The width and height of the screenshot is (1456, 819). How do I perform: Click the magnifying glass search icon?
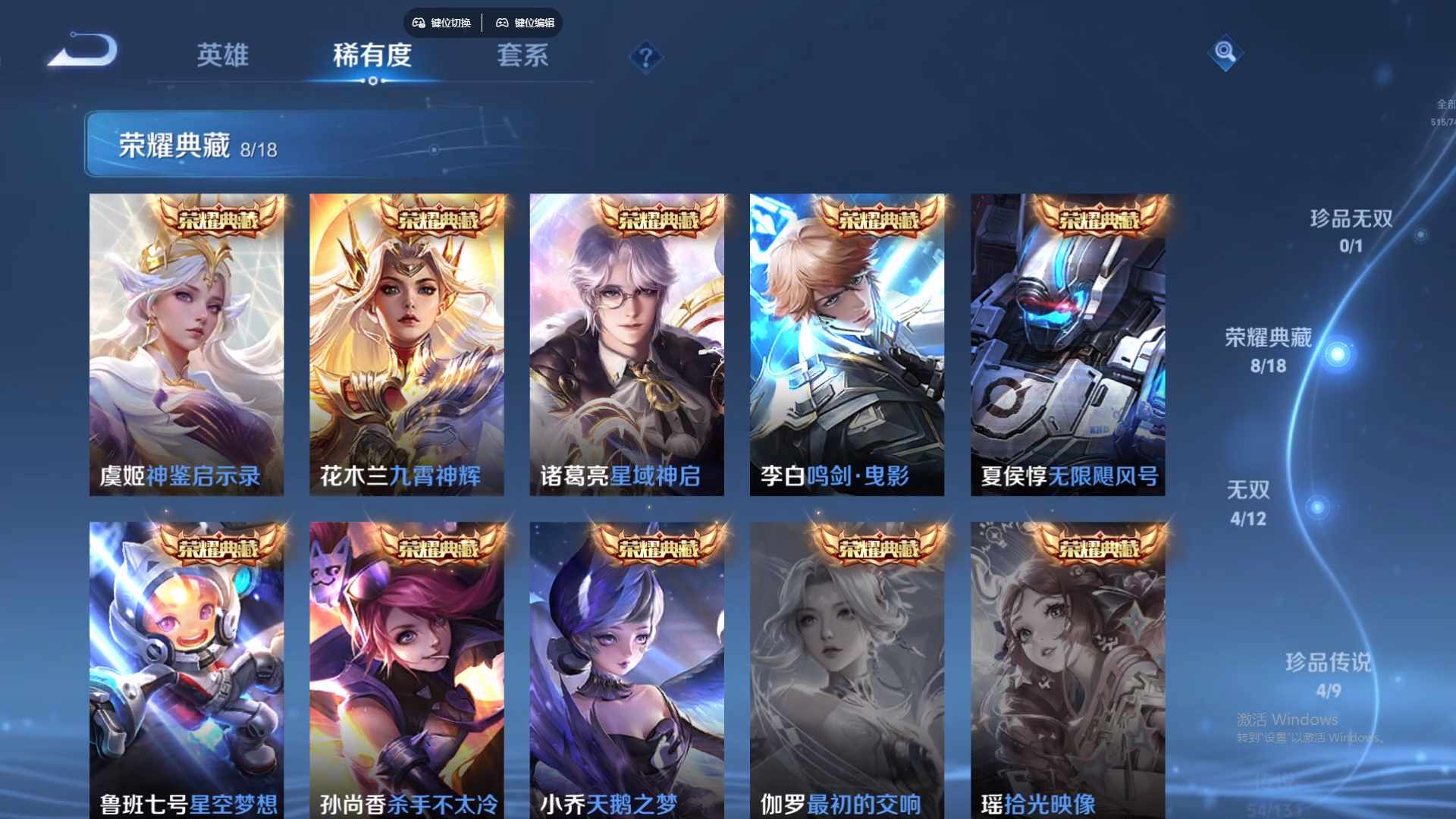(1225, 52)
